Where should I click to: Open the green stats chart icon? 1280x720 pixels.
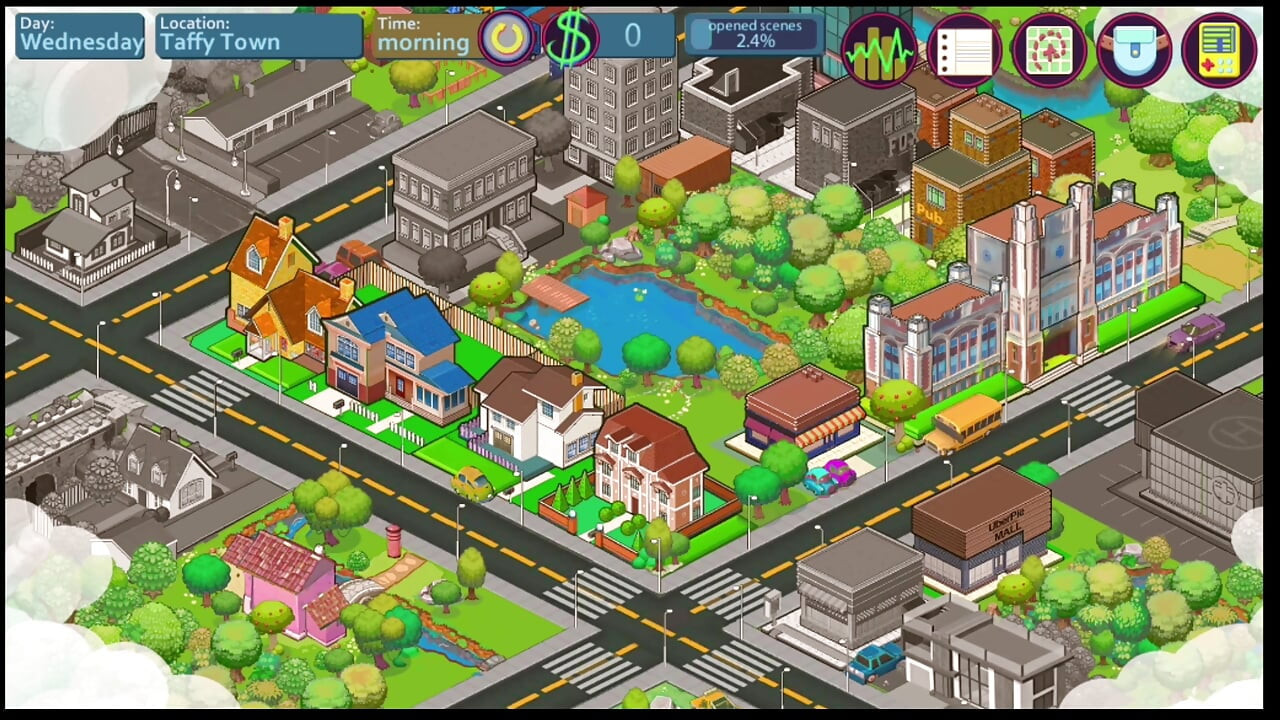(878, 50)
